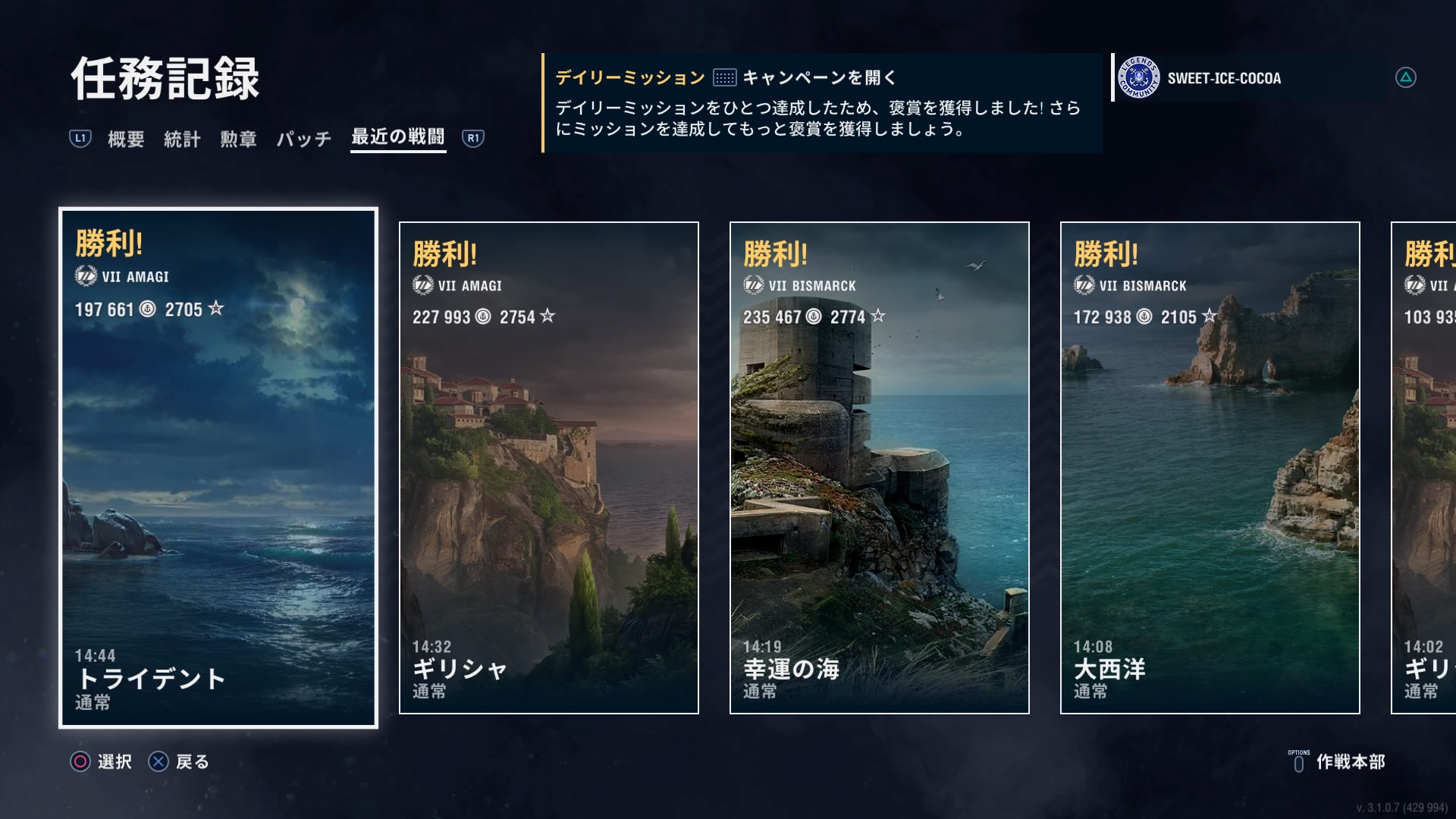The image size is (1456, 819).
Task: Open the SWEET-ICE-COCOA player profile
Action: tap(1223, 78)
